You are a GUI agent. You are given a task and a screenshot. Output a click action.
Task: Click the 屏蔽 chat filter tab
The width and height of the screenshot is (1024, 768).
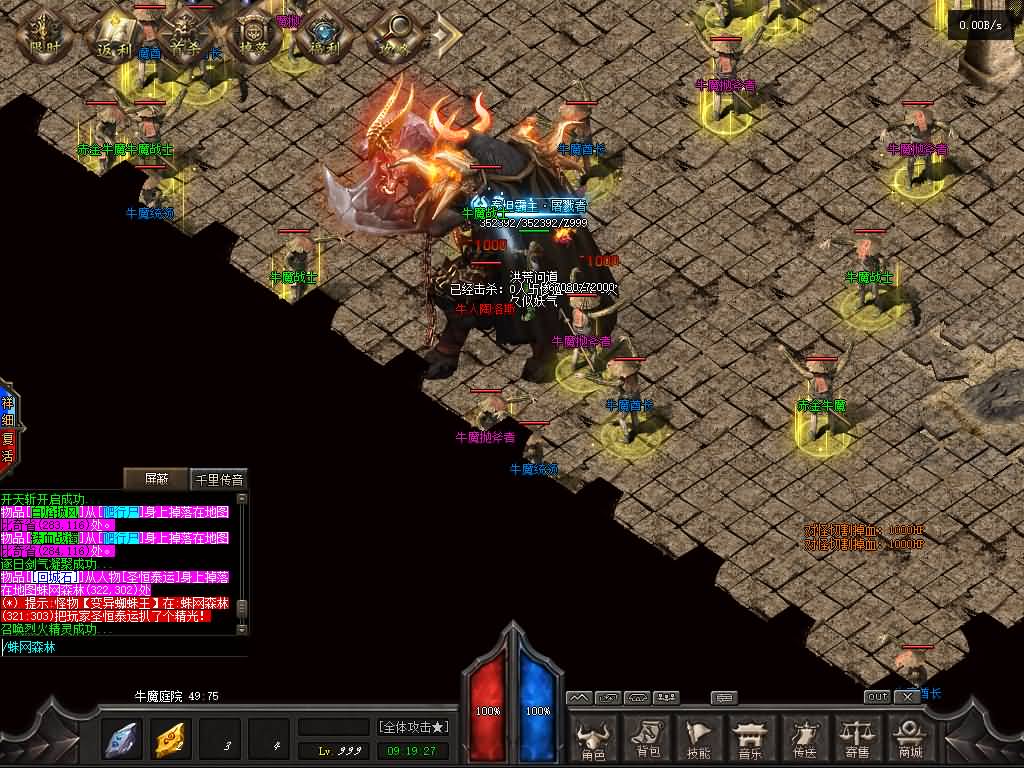tap(157, 479)
